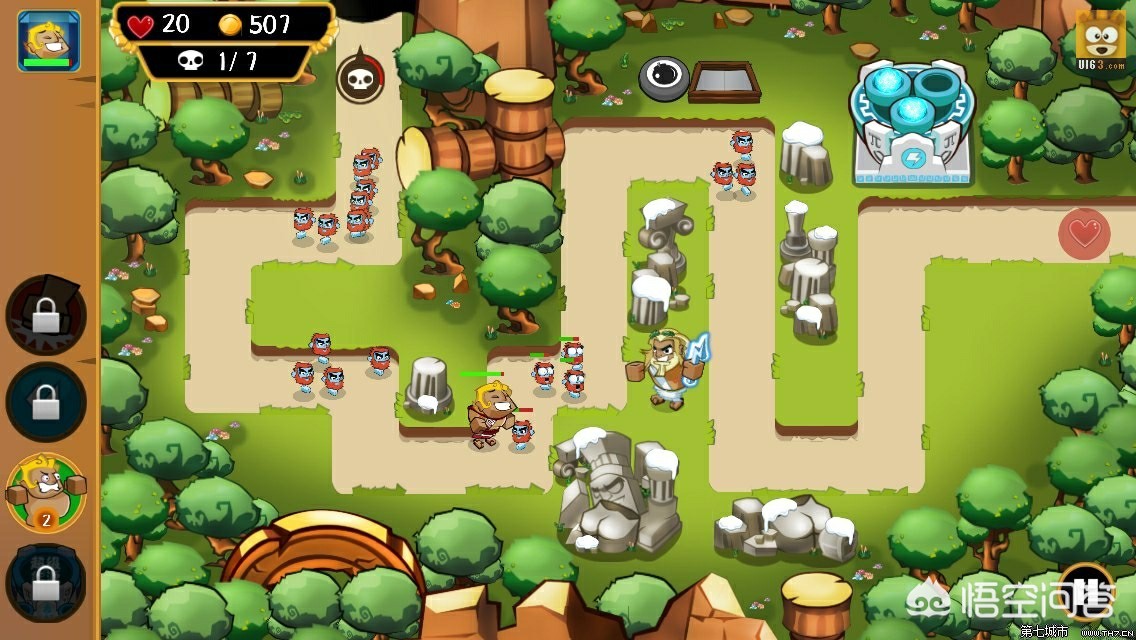Select the hero portrait icon
Viewport: 1136px width, 640px height.
(48, 40)
